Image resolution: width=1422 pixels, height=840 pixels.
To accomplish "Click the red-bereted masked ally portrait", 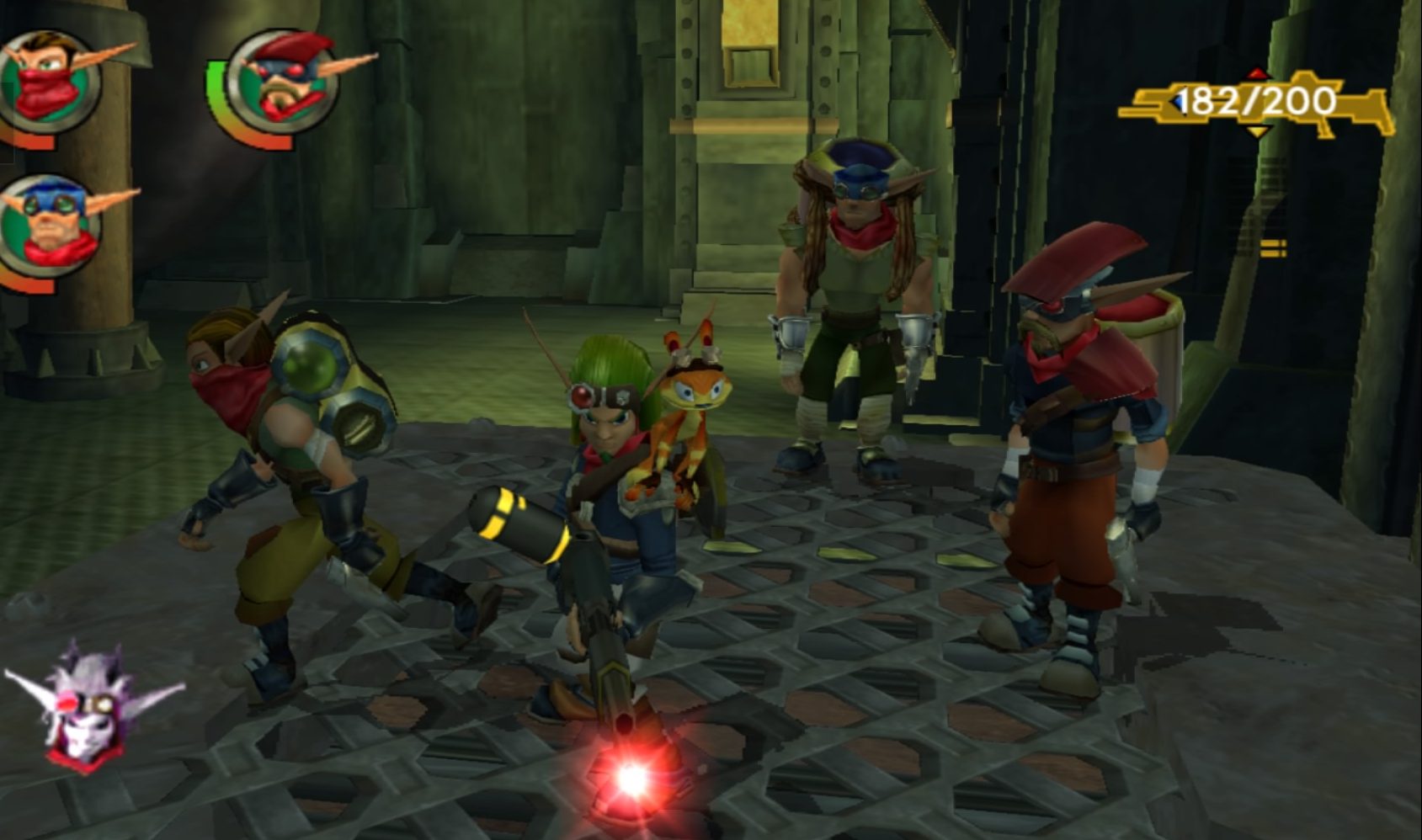I will pos(282,84).
